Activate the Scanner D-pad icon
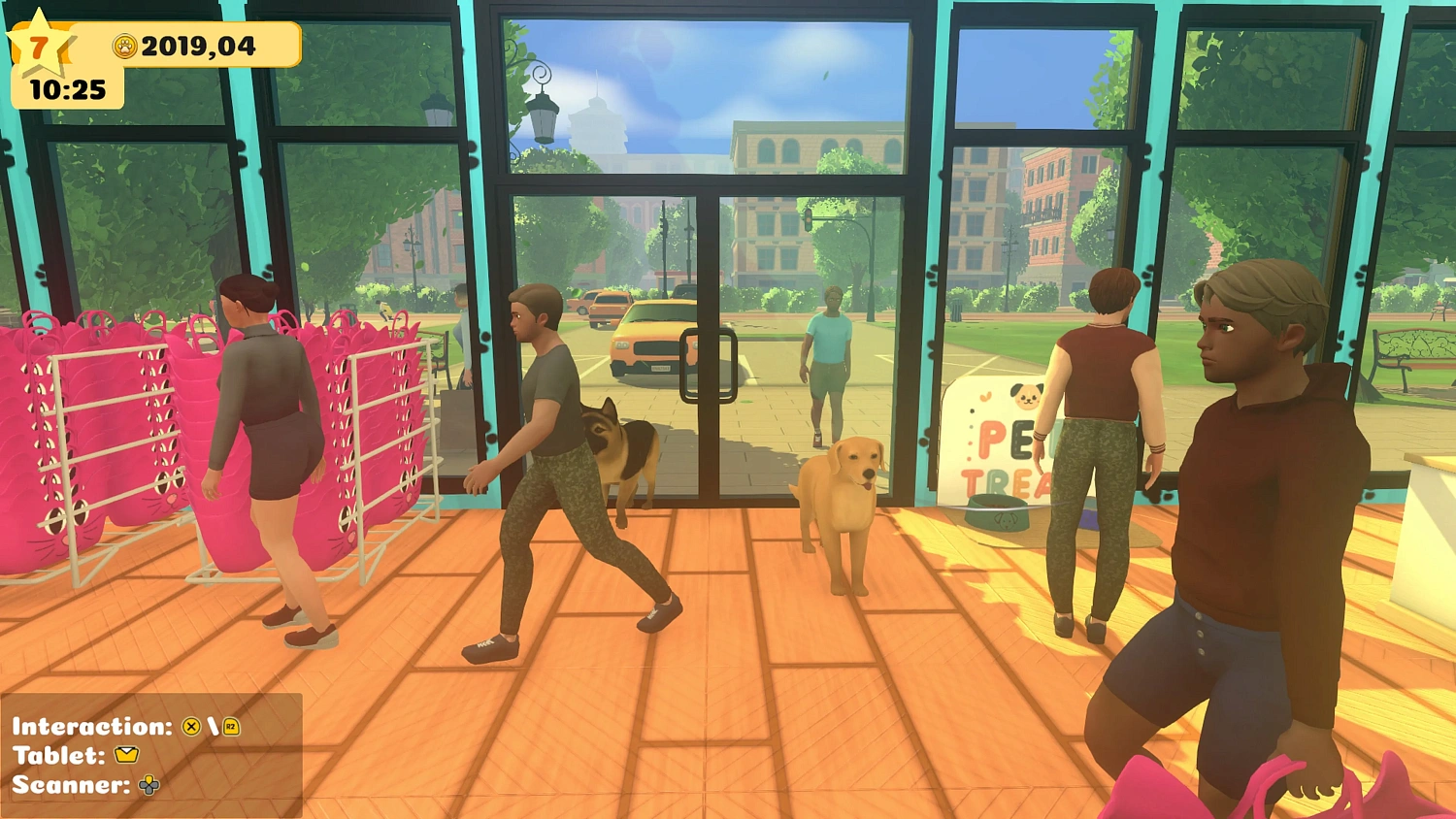 149,784
